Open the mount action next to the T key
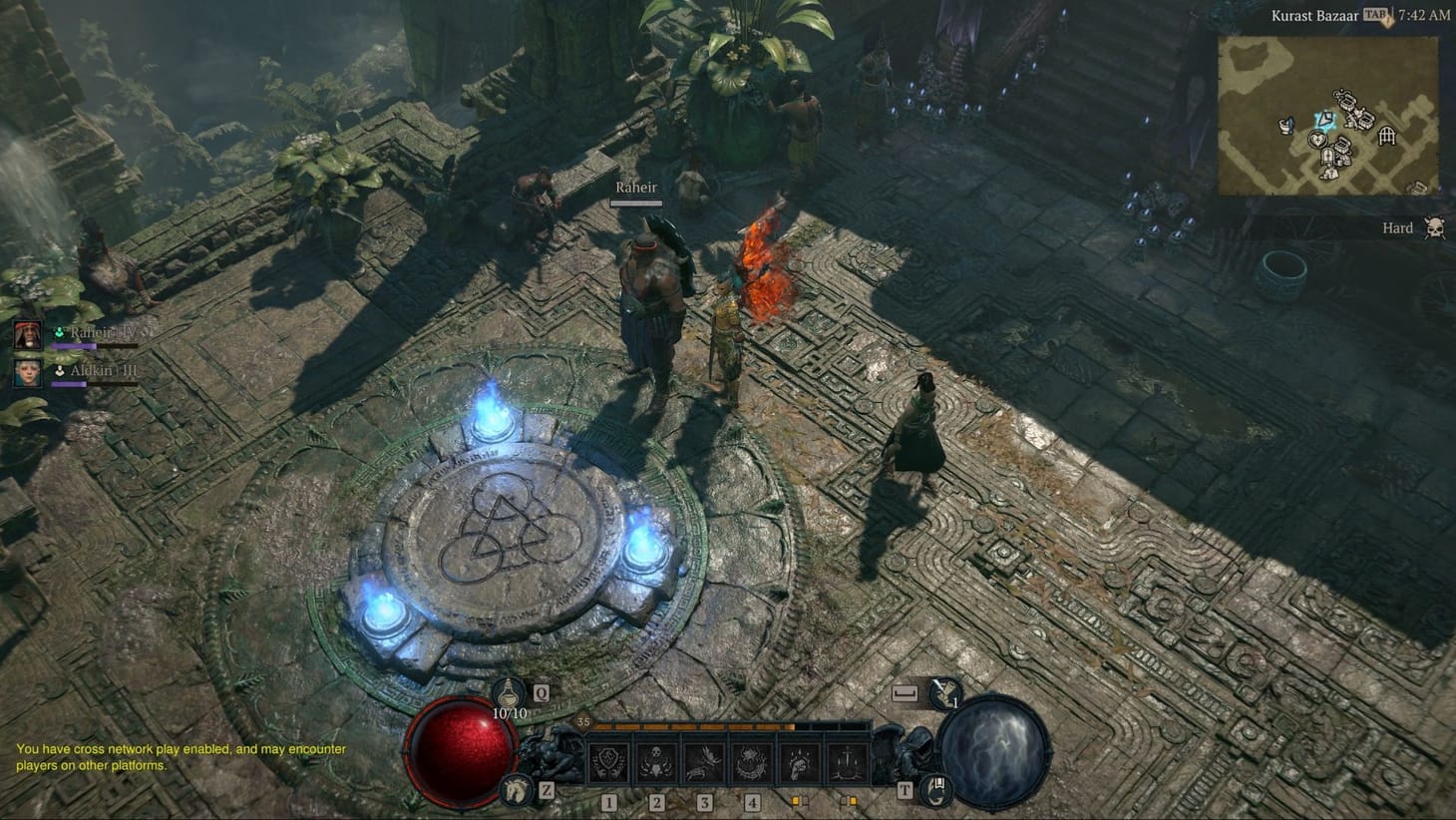The image size is (1456, 820). coord(937,790)
